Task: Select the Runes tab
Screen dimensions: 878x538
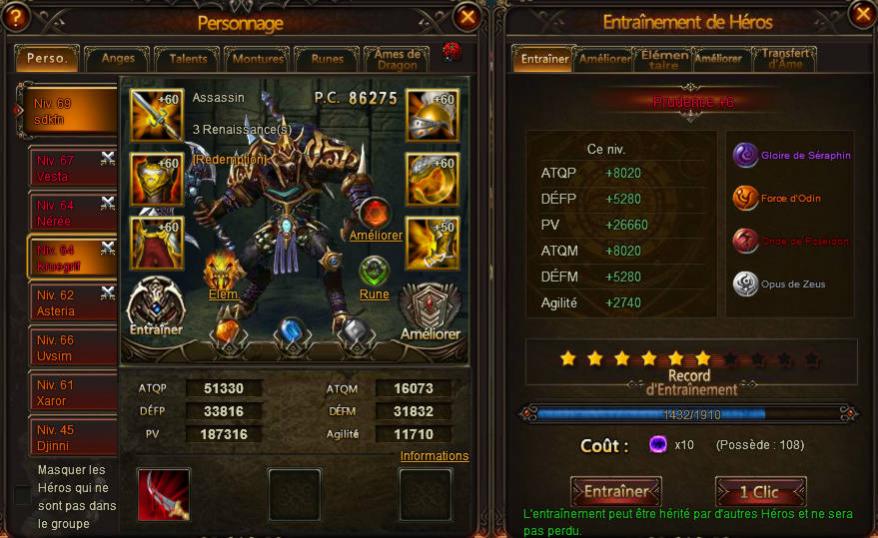Action: point(327,59)
